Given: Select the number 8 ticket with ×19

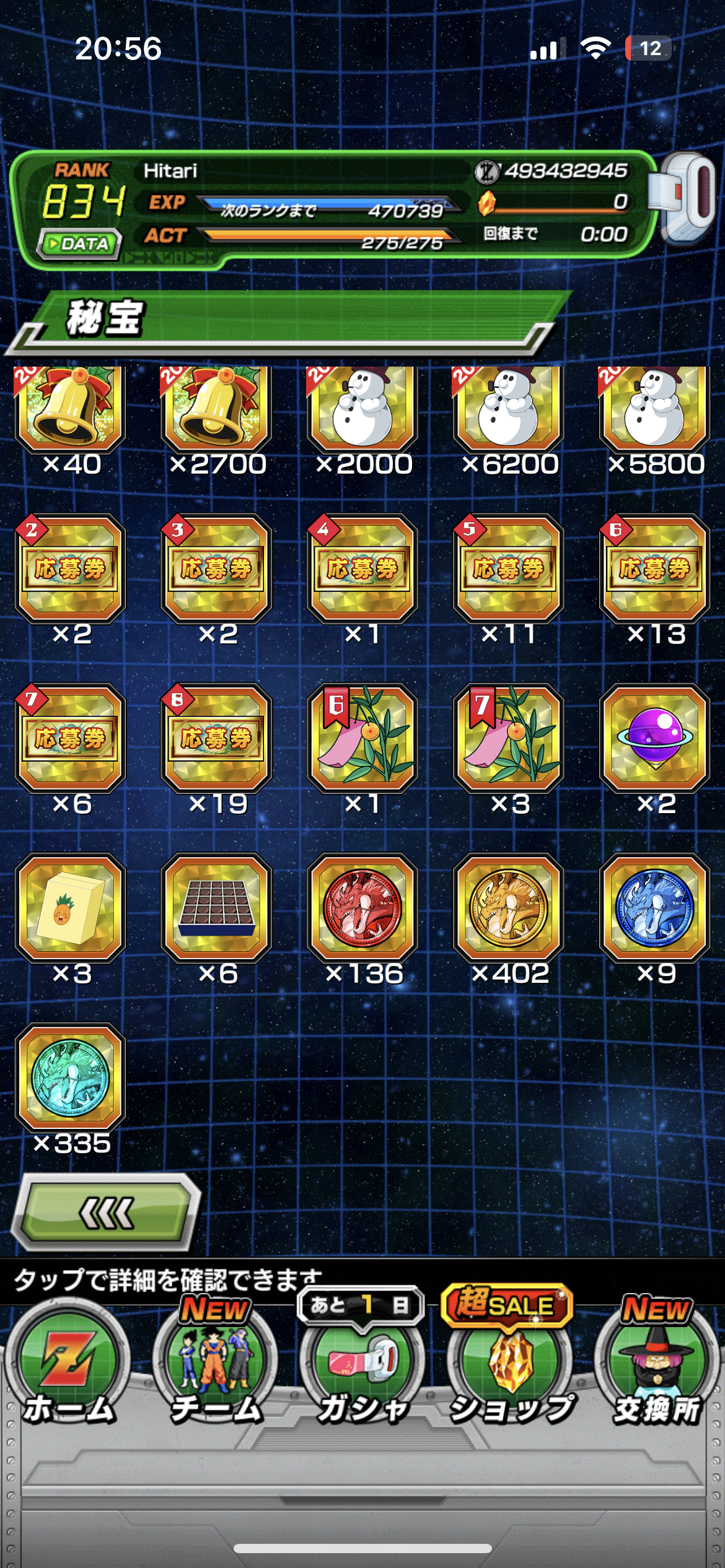Looking at the screenshot, I should coord(217,738).
